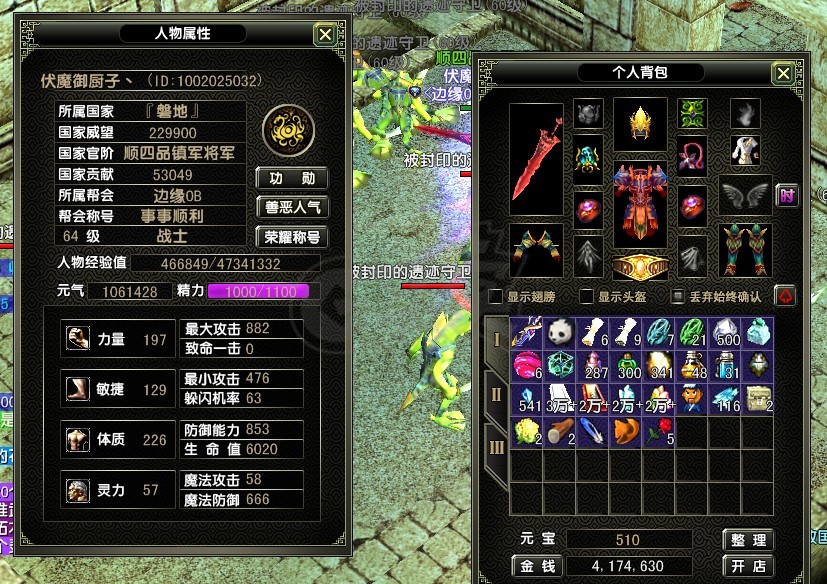This screenshot has width=827, height=584.
Task: Switch to backpack tab III
Action: point(496,446)
